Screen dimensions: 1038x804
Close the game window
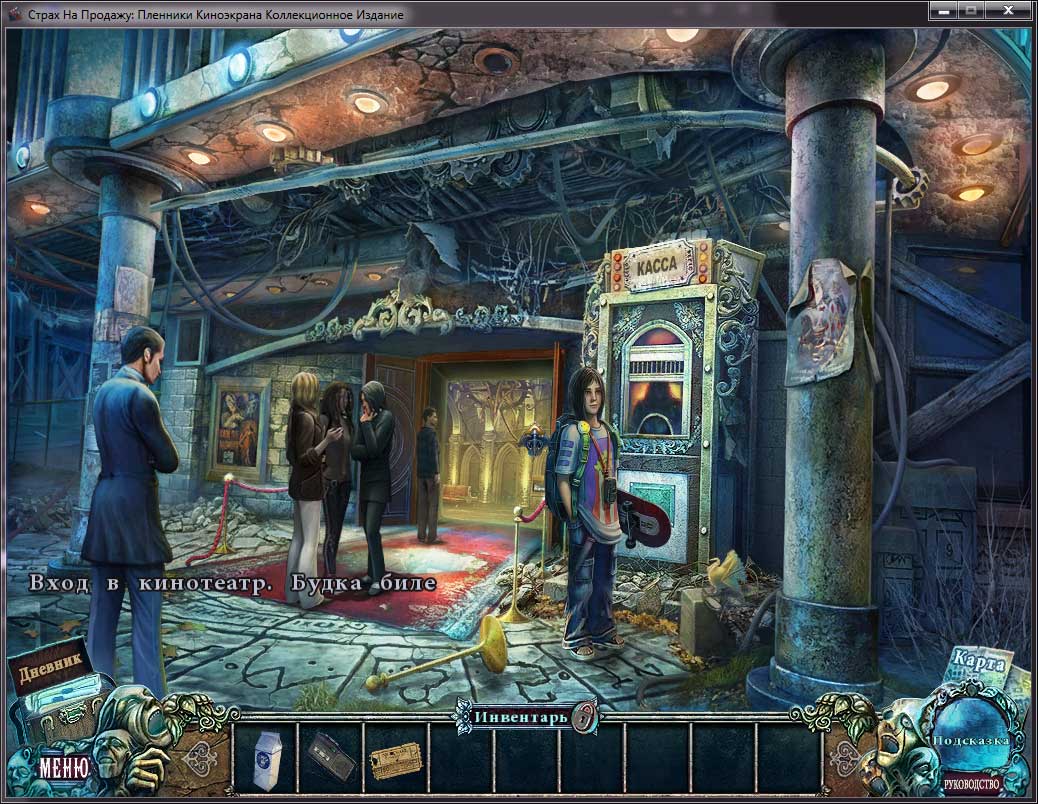tap(1008, 10)
